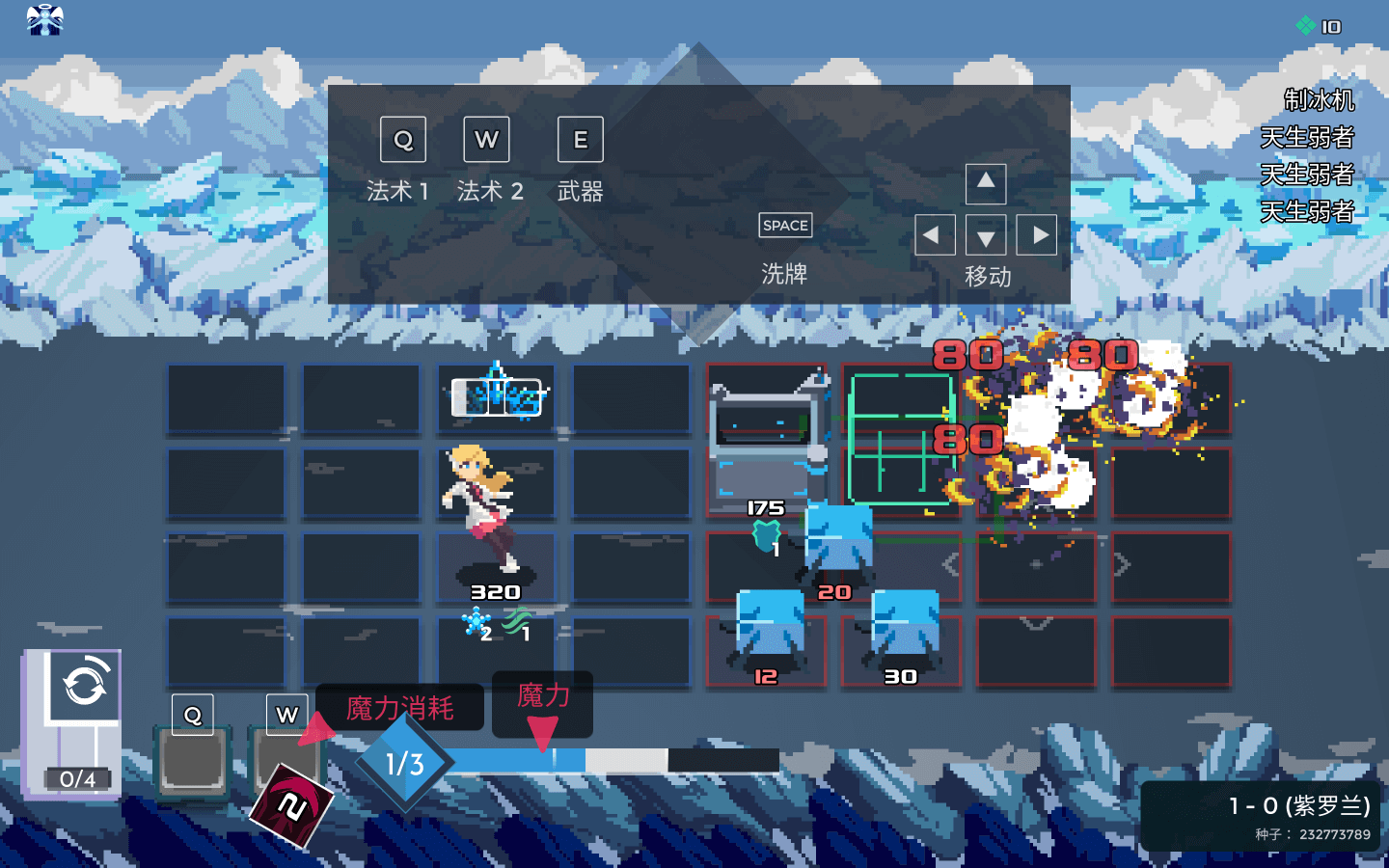Click the winged emblem icon
The height and width of the screenshot is (868, 1389).
click(x=44, y=19)
